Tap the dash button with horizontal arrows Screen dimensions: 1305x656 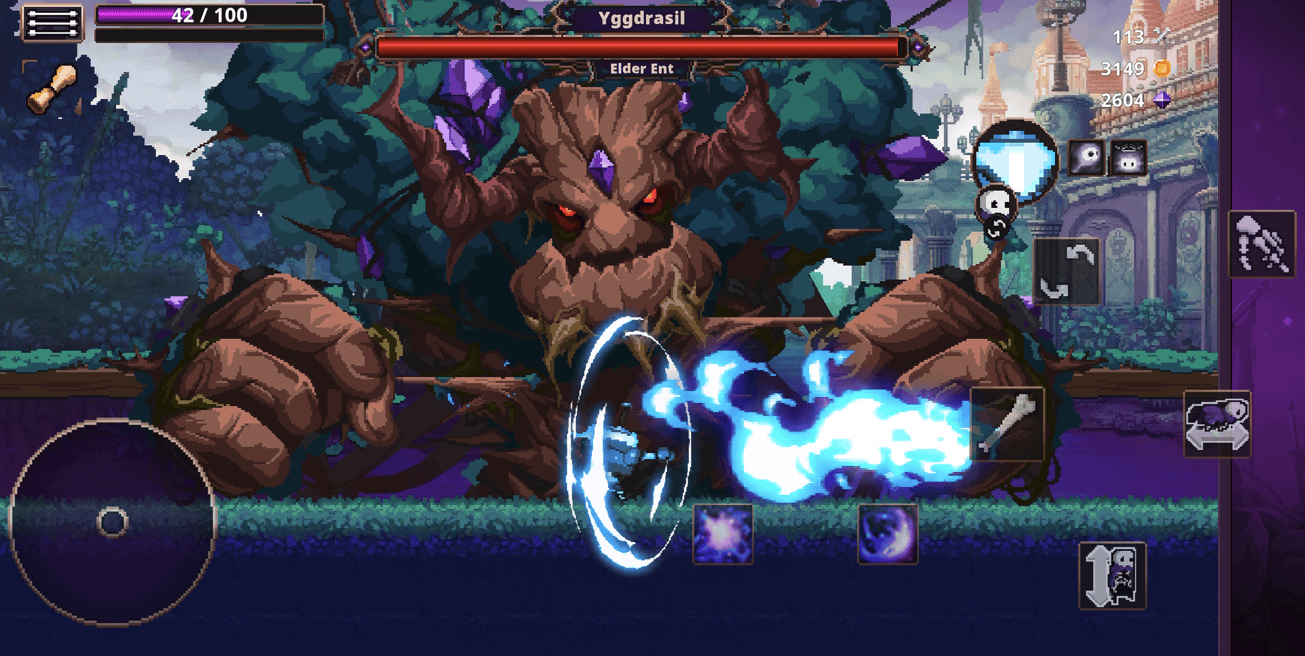tap(1217, 424)
